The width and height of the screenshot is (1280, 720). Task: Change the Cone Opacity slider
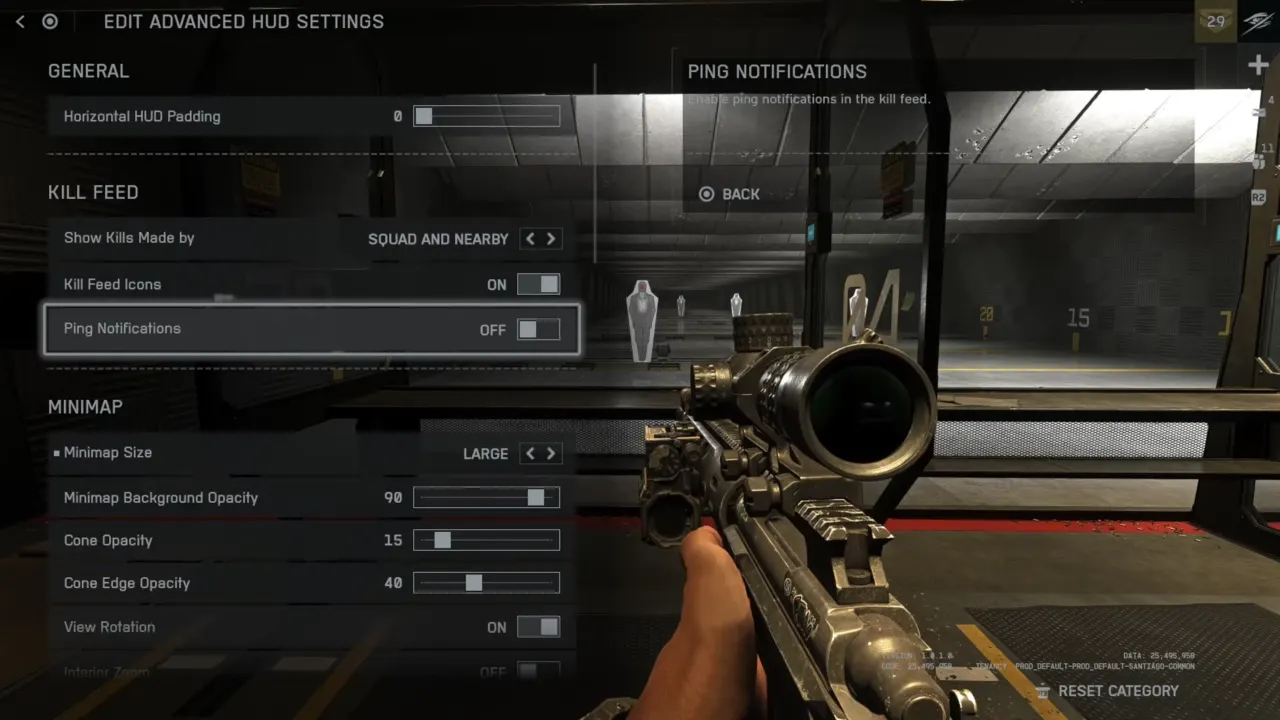coord(487,541)
